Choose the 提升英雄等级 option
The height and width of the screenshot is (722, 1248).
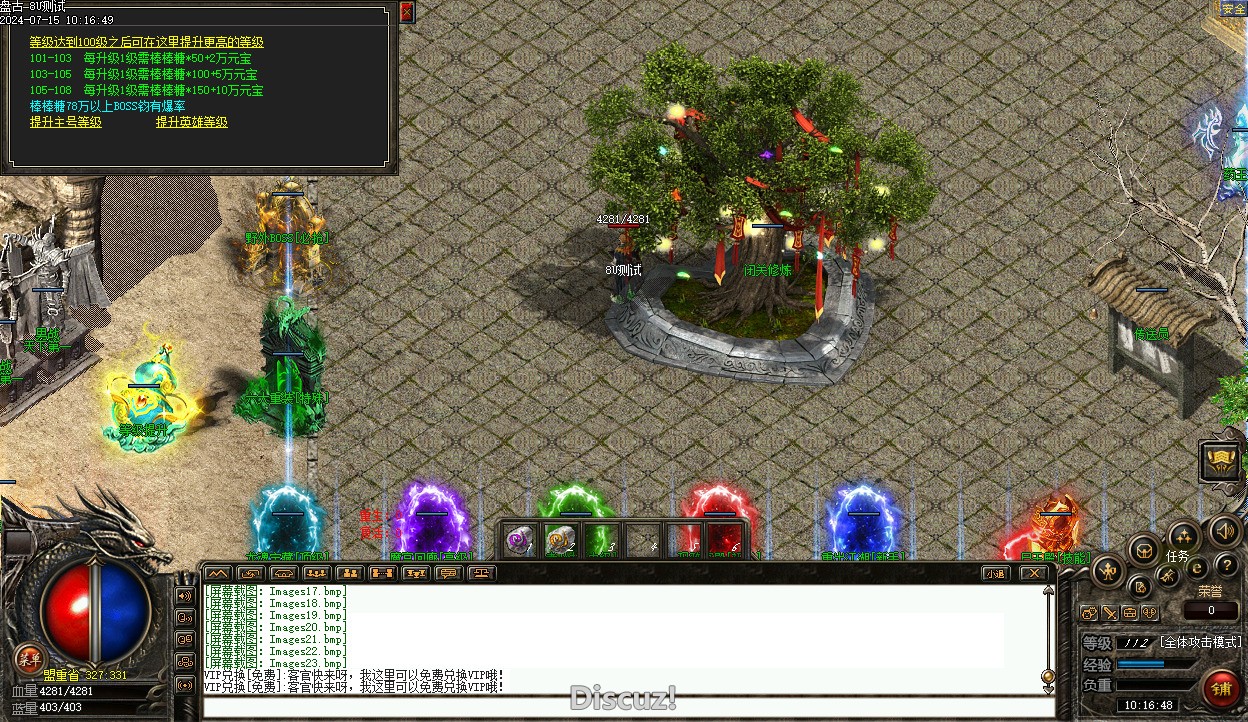191,122
